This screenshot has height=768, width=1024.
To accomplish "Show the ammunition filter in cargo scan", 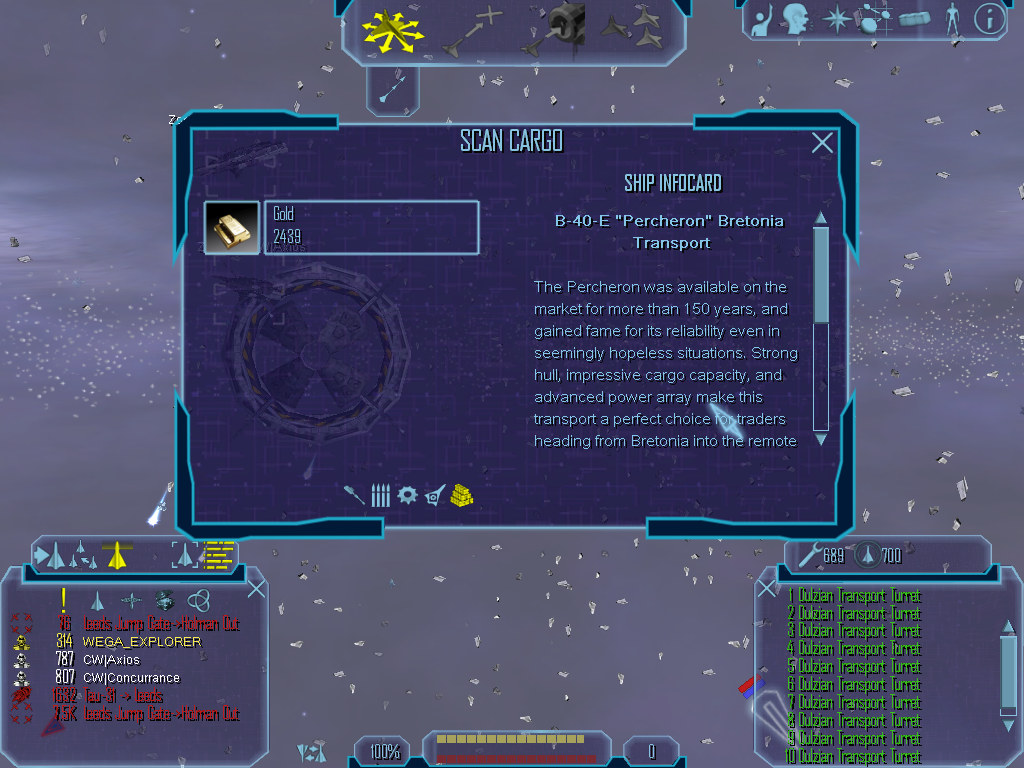I will point(380,495).
